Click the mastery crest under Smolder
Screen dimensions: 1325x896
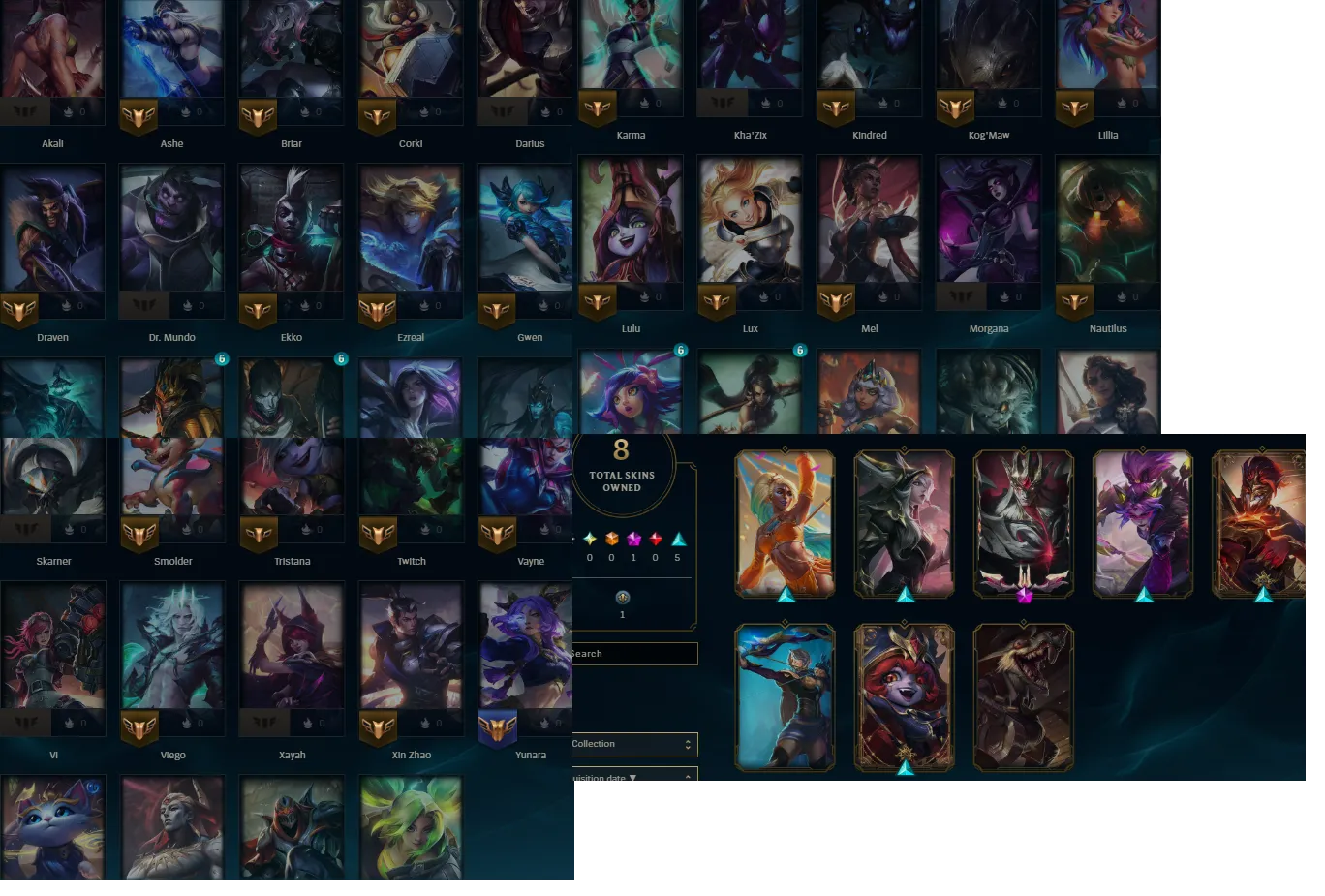(x=138, y=536)
